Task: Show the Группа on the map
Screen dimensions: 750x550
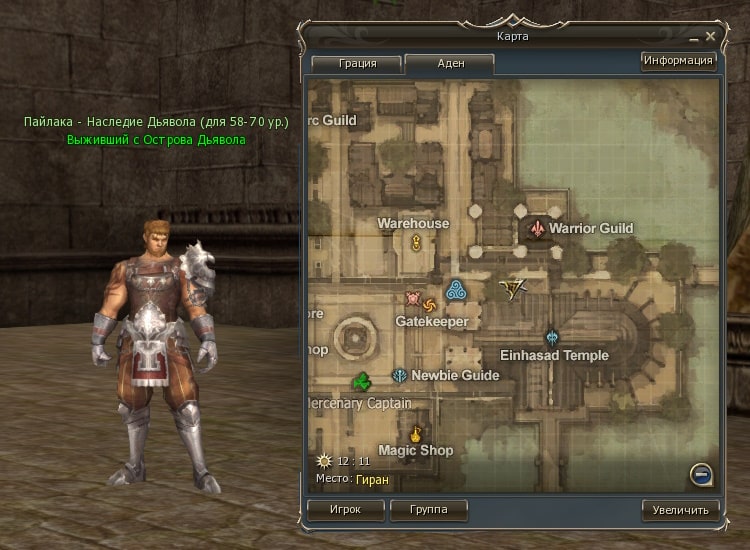Action: click(427, 509)
